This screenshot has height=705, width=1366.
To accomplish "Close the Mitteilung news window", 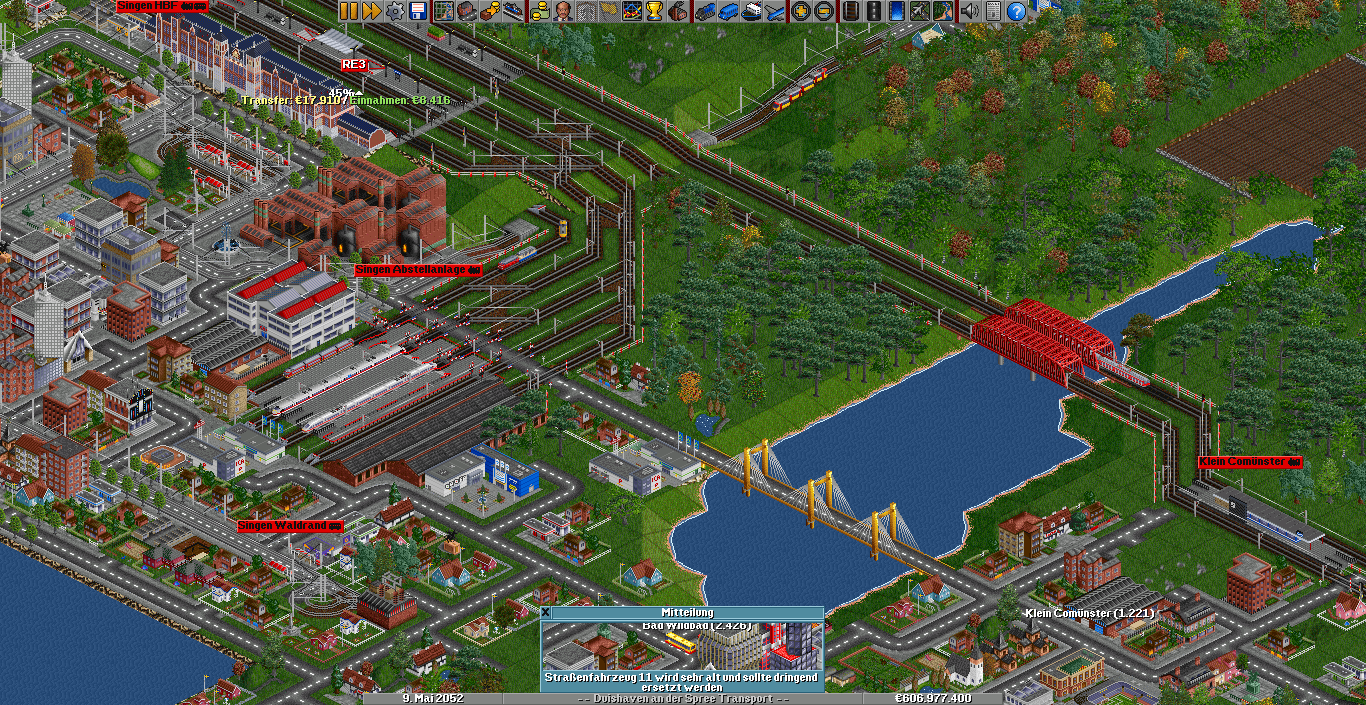I will [x=546, y=612].
